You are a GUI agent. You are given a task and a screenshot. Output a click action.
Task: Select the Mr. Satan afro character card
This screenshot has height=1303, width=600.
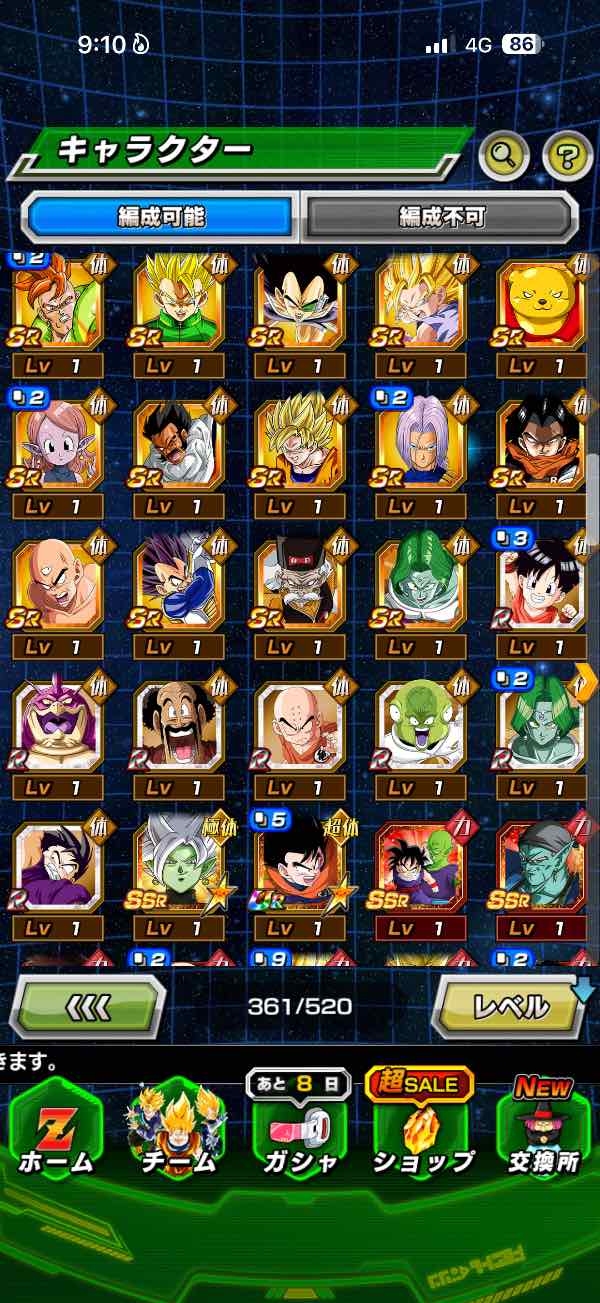pos(178,727)
